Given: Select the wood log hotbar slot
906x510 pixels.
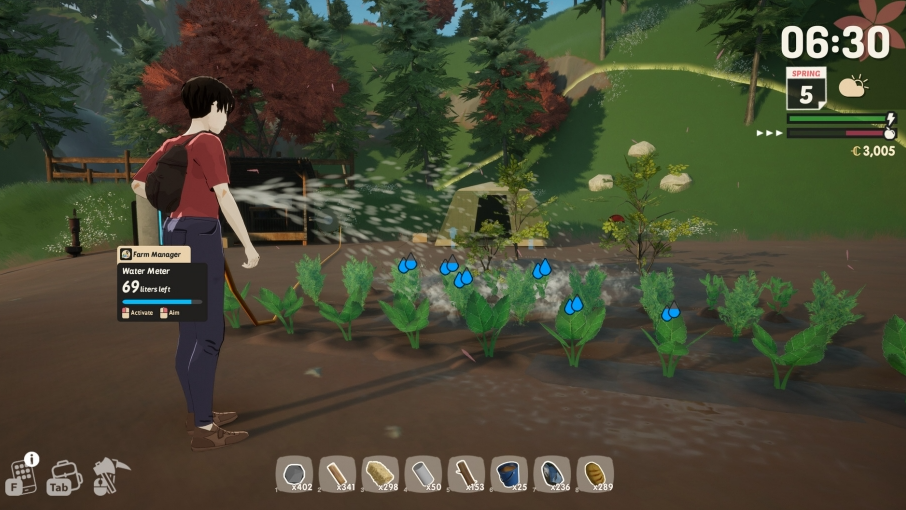Looking at the screenshot, I should click(467, 474).
